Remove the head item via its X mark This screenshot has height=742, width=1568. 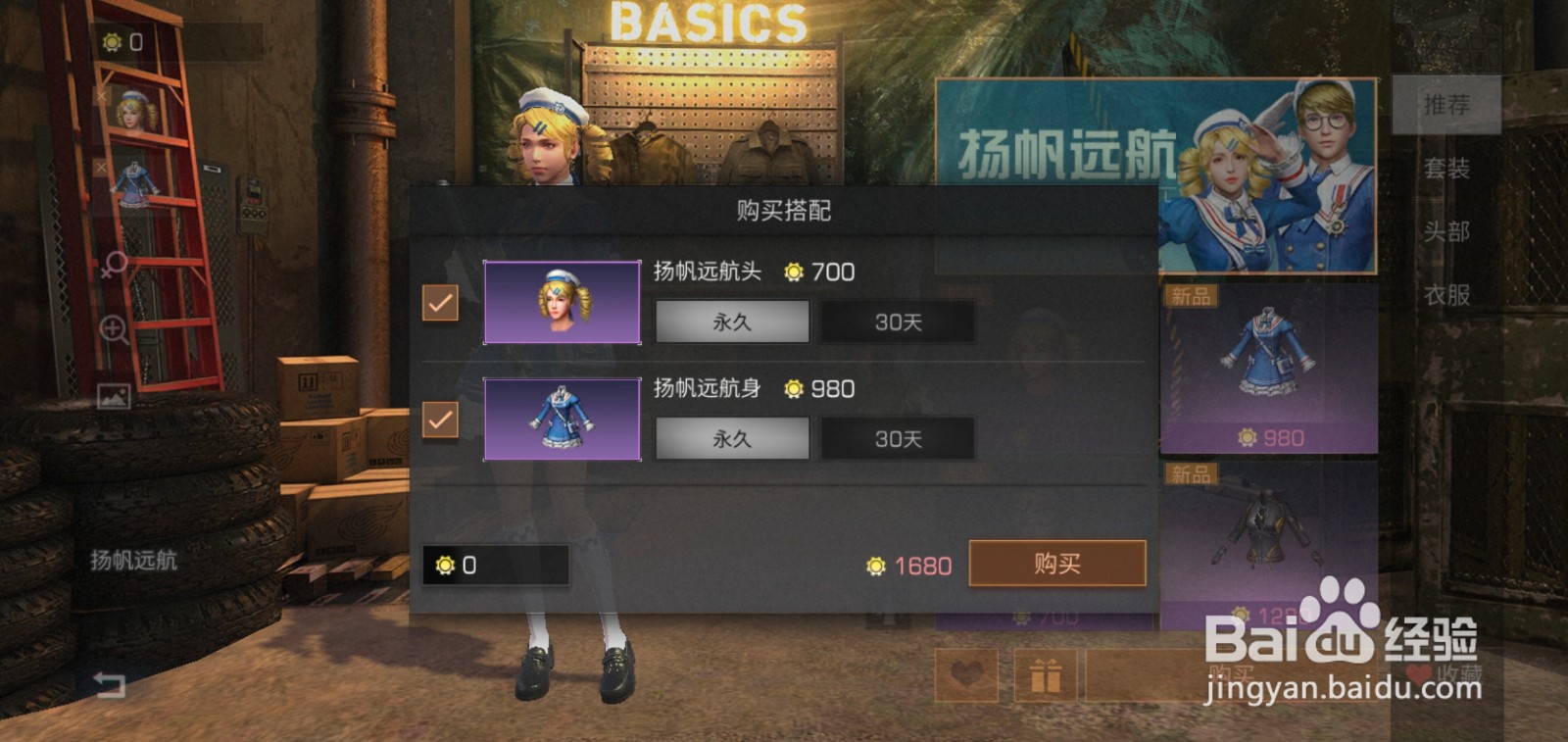tap(100, 95)
